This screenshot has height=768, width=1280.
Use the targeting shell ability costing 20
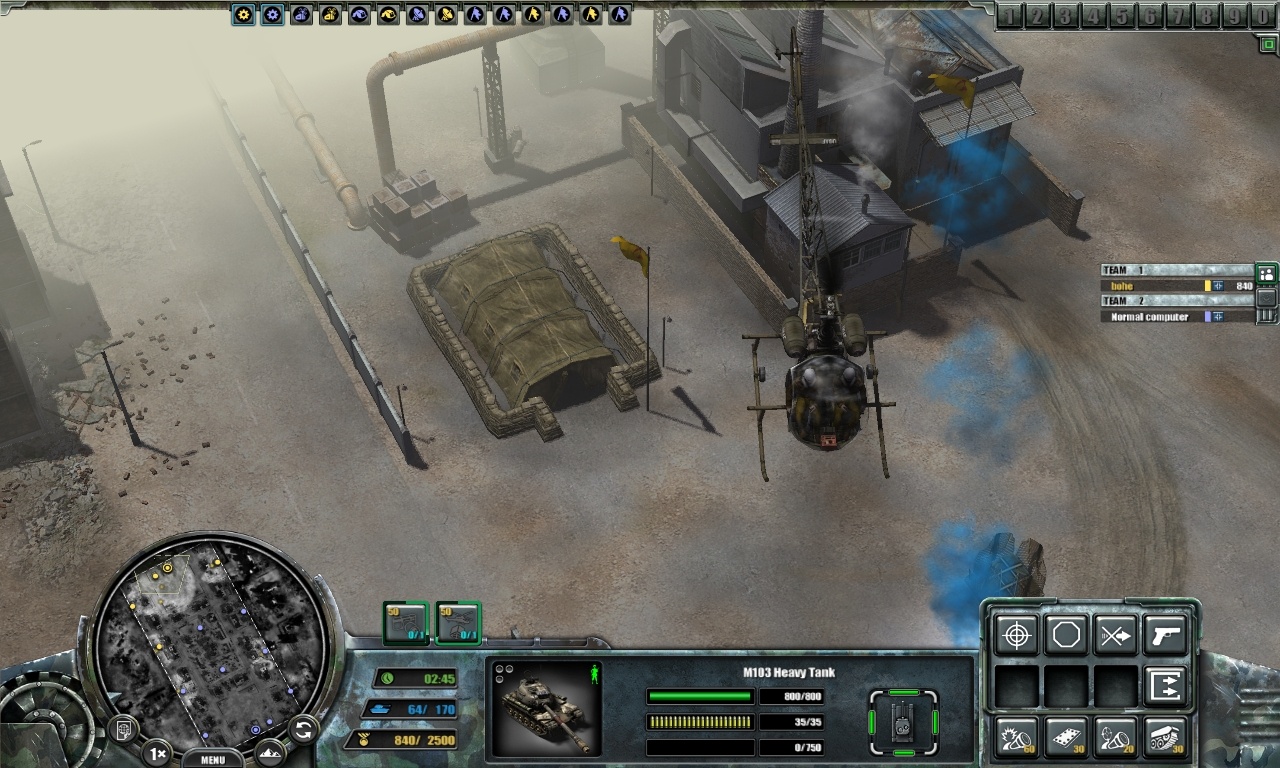(x=1115, y=737)
